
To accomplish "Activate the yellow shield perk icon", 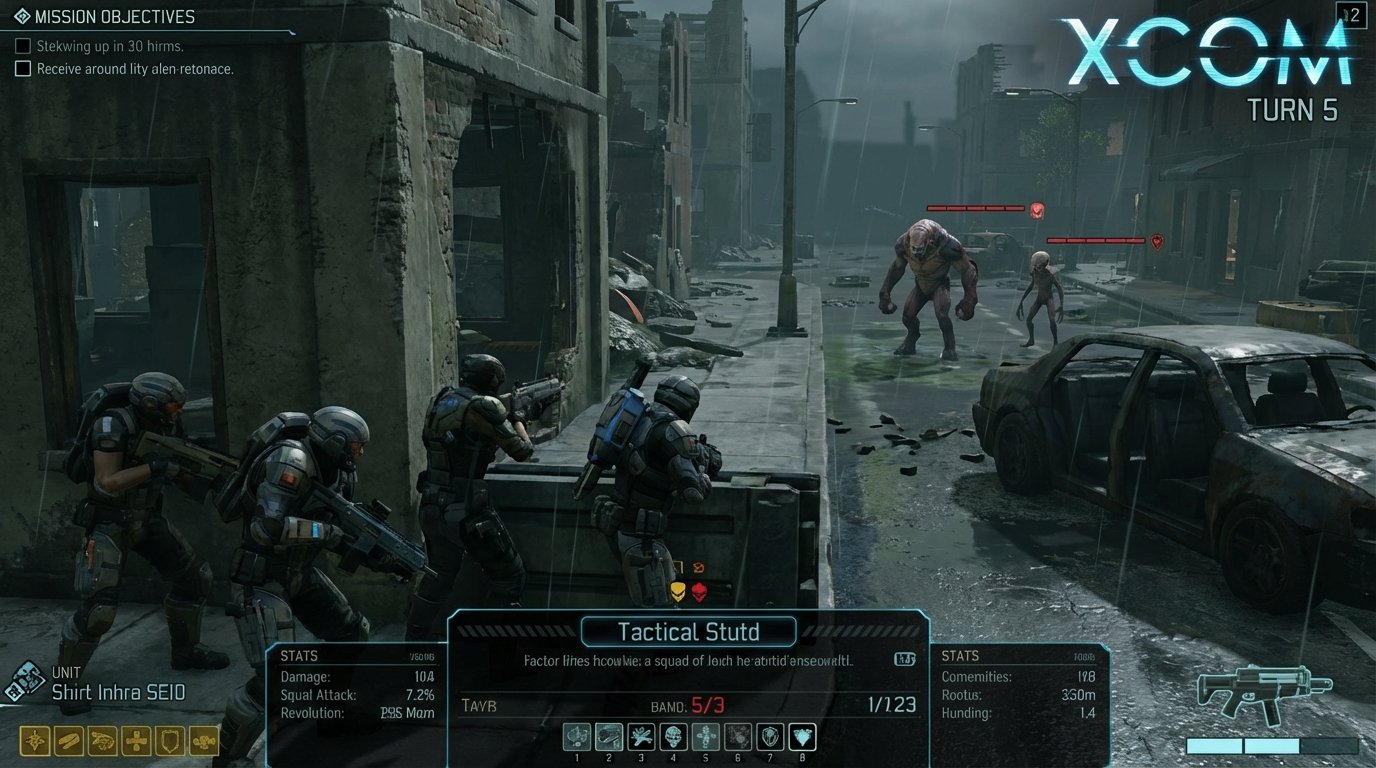I will (x=170, y=741).
